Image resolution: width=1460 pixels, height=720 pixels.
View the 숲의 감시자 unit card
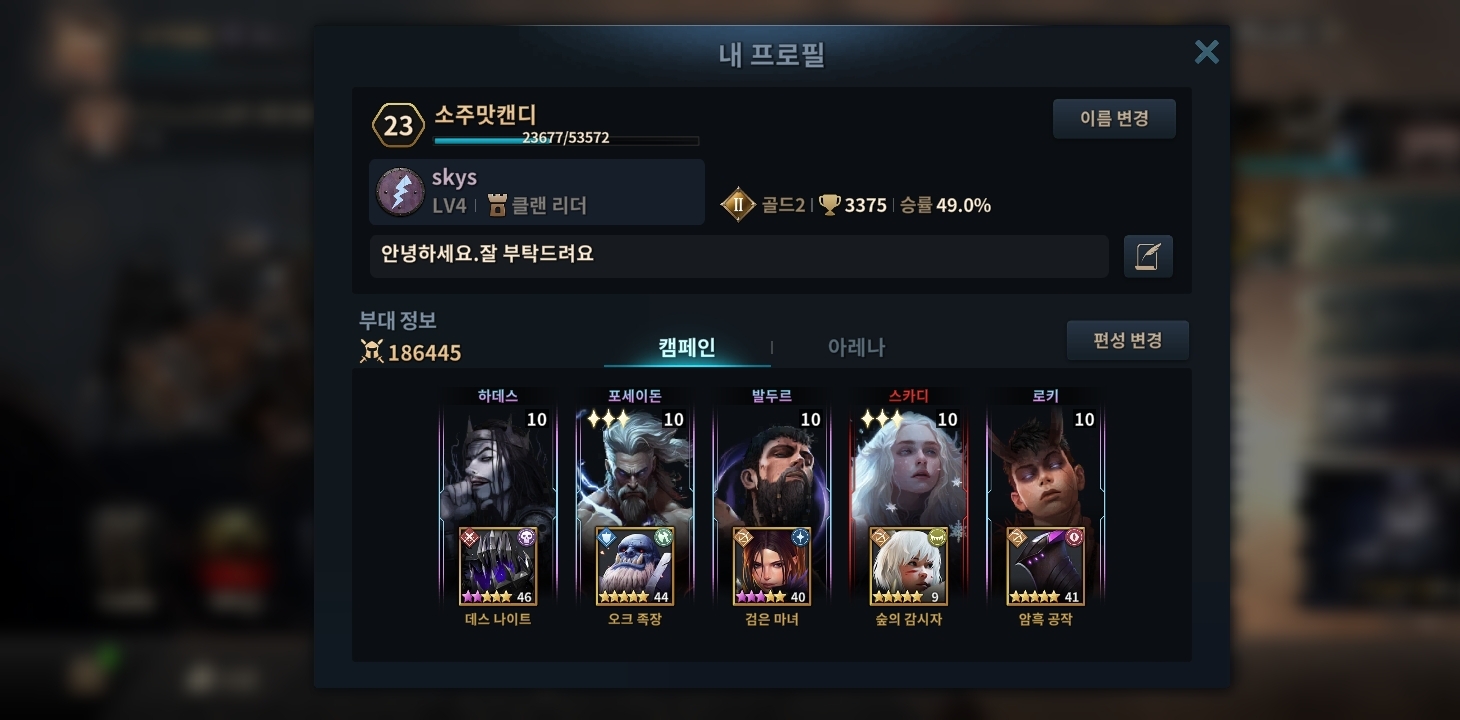click(909, 566)
